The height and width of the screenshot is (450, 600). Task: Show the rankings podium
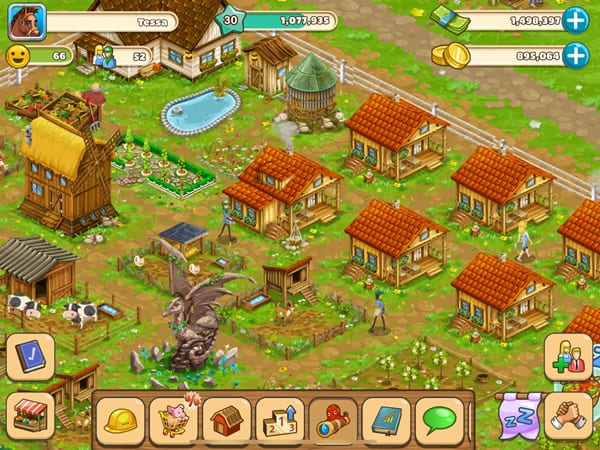pyautogui.click(x=280, y=418)
